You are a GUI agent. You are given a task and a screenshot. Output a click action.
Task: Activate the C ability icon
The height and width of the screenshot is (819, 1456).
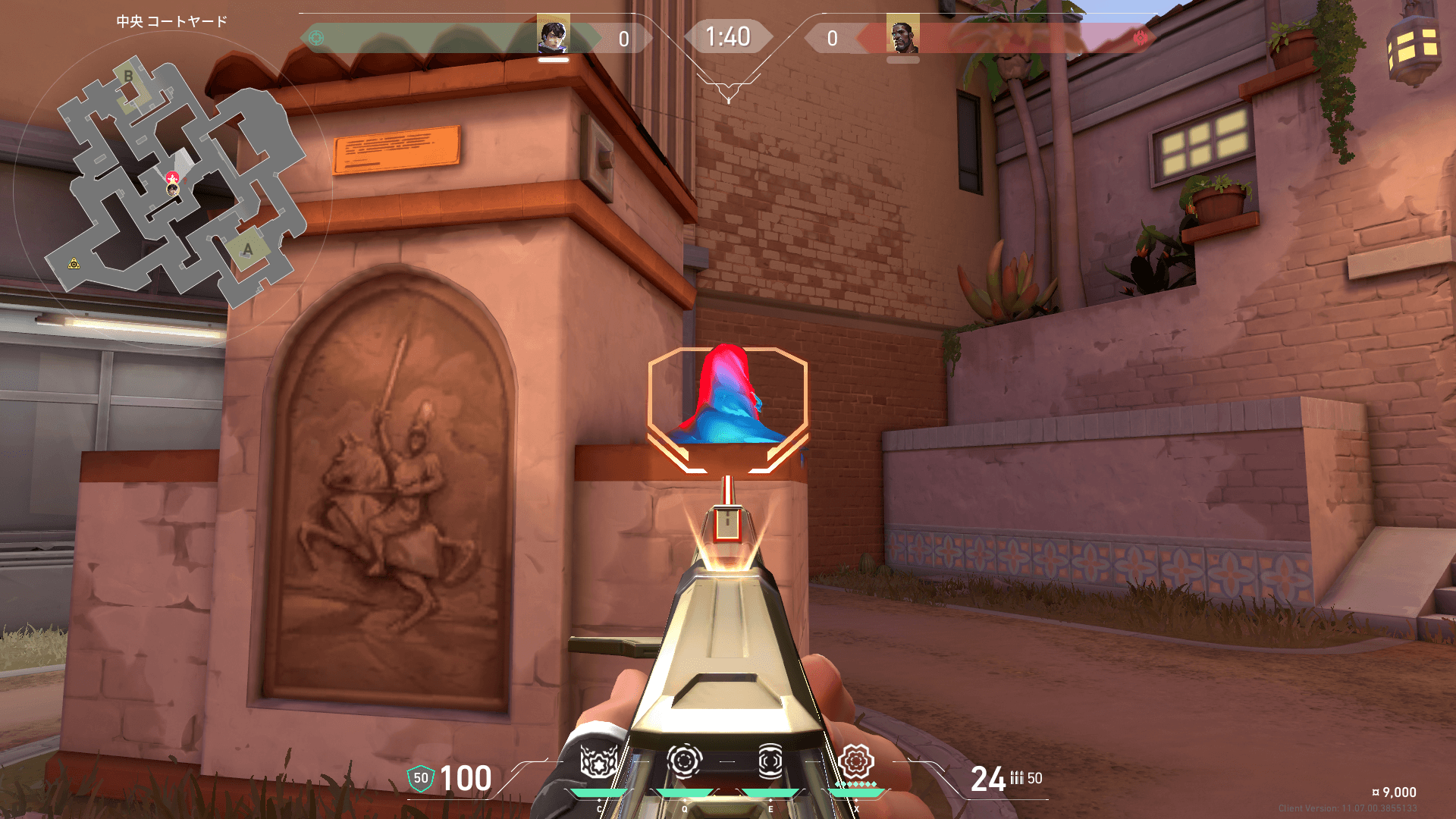pyautogui.click(x=598, y=761)
